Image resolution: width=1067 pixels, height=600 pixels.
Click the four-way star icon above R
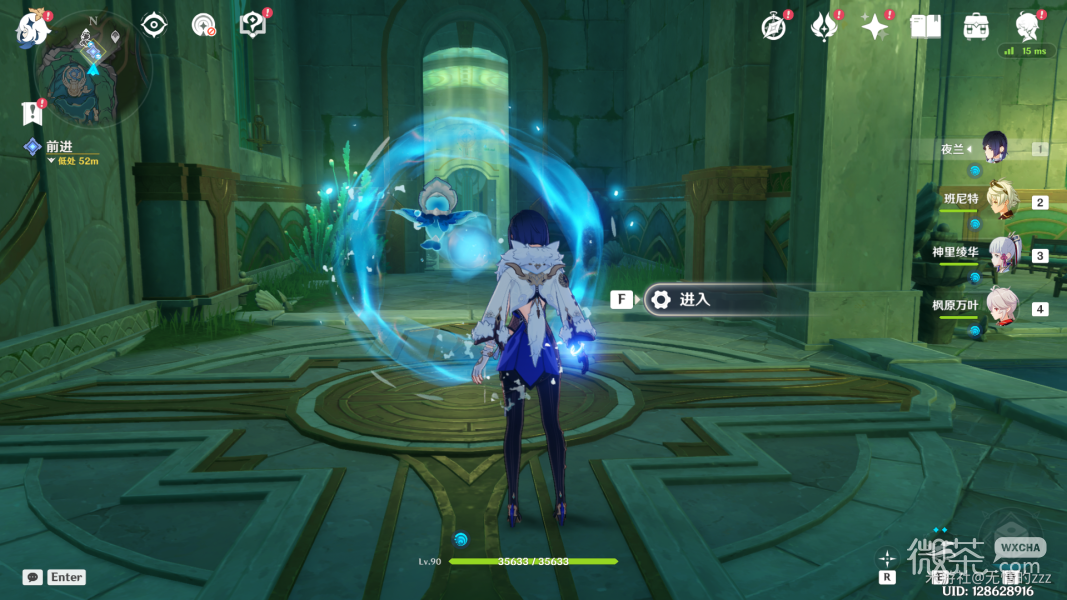886,558
